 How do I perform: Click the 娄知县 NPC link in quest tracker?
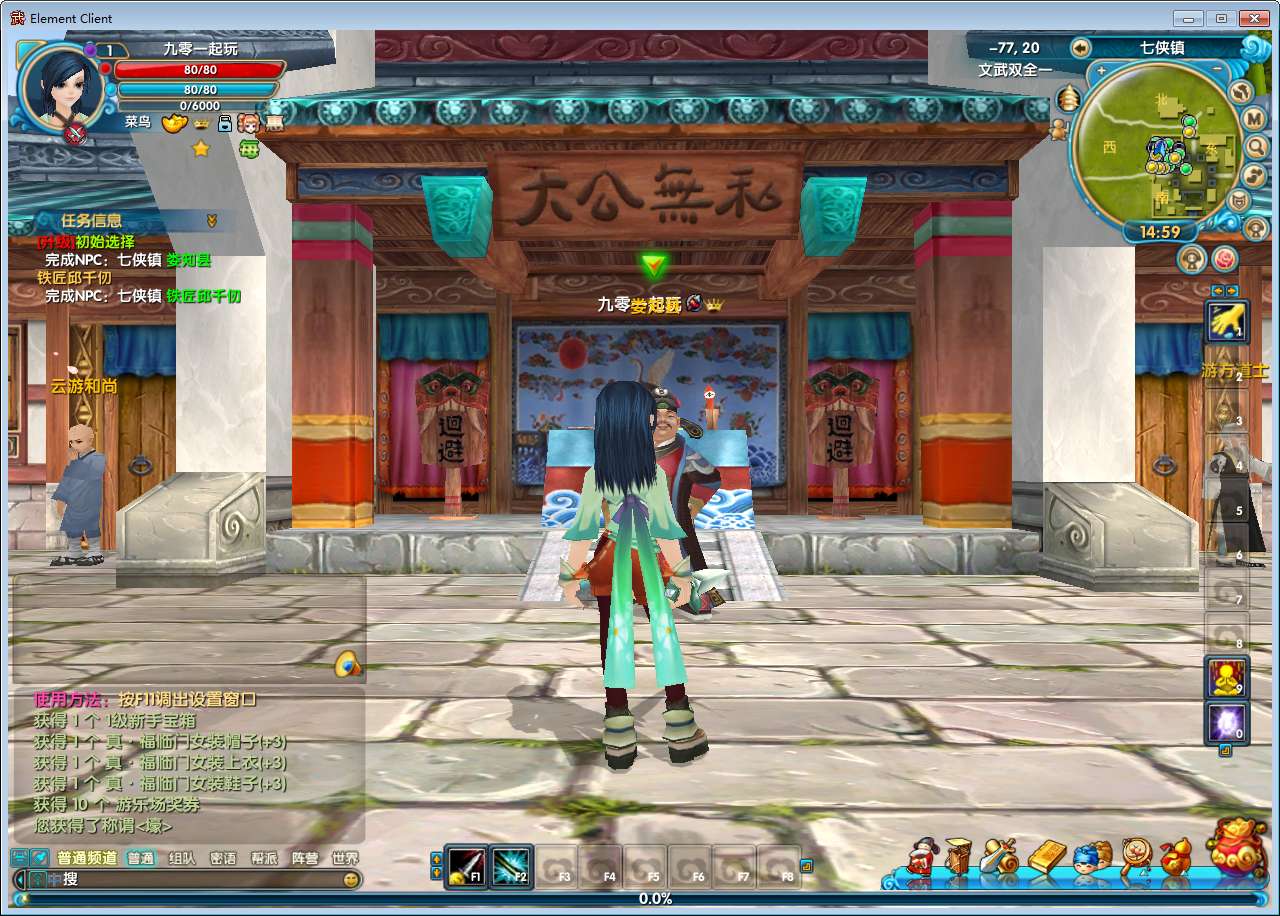coord(188,261)
